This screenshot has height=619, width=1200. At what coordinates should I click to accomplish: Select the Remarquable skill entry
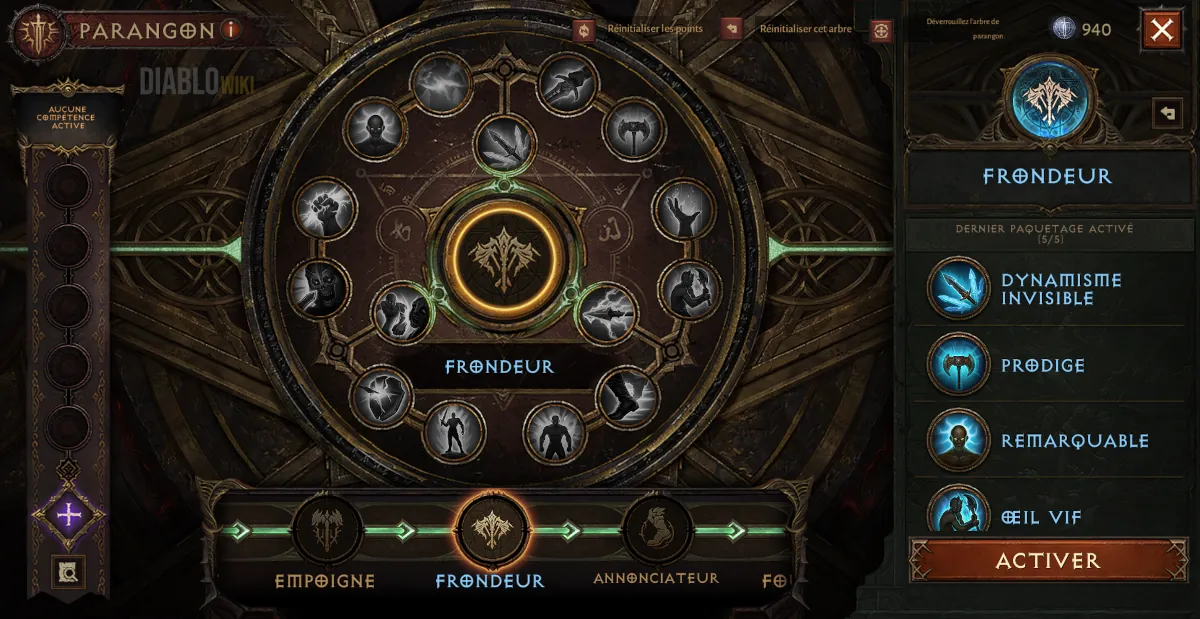tap(958, 440)
